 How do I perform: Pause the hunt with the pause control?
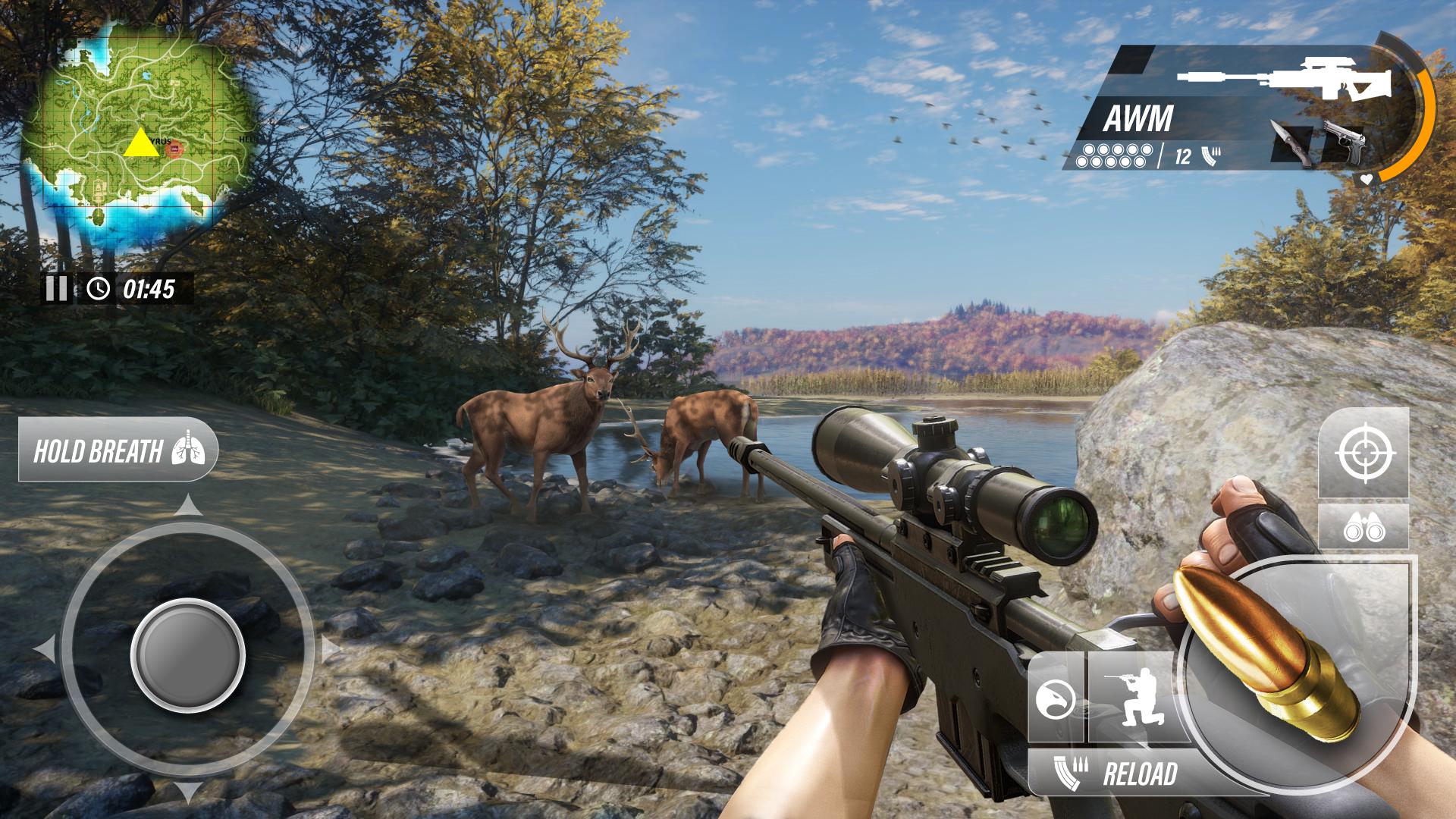(57, 287)
